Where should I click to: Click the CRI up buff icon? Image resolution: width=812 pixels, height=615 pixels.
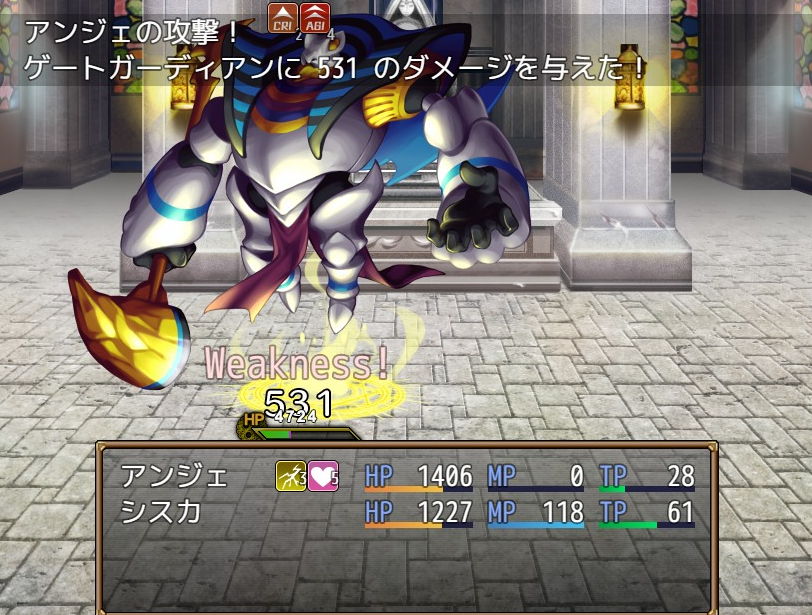pos(282,17)
